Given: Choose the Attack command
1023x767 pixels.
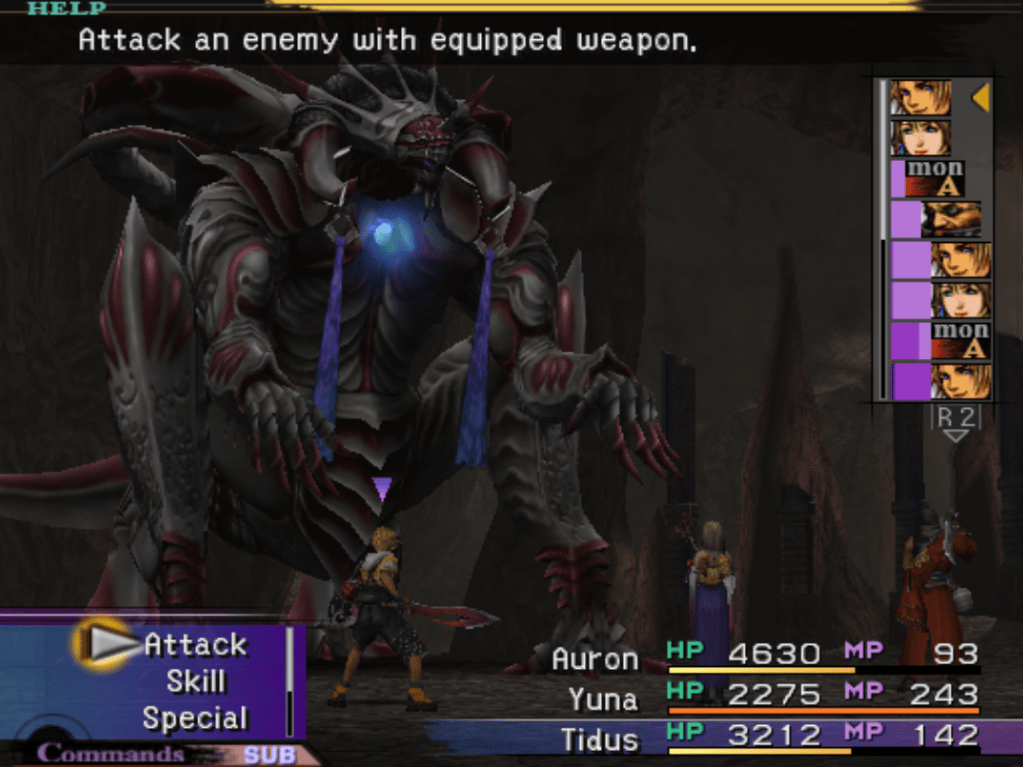Looking at the screenshot, I should [195, 645].
